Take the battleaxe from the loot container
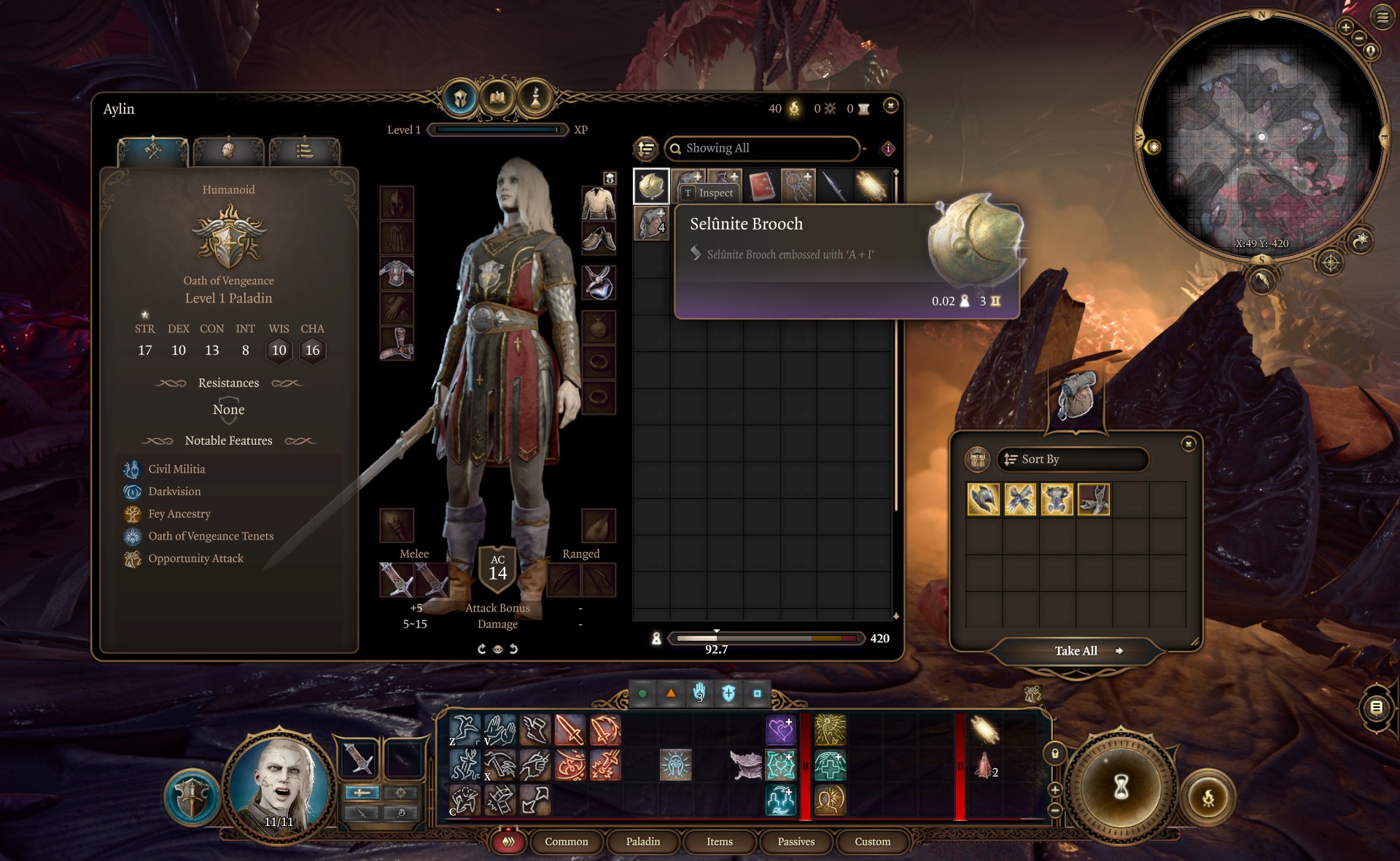Screen dimensions: 1400x861 coord(983,500)
